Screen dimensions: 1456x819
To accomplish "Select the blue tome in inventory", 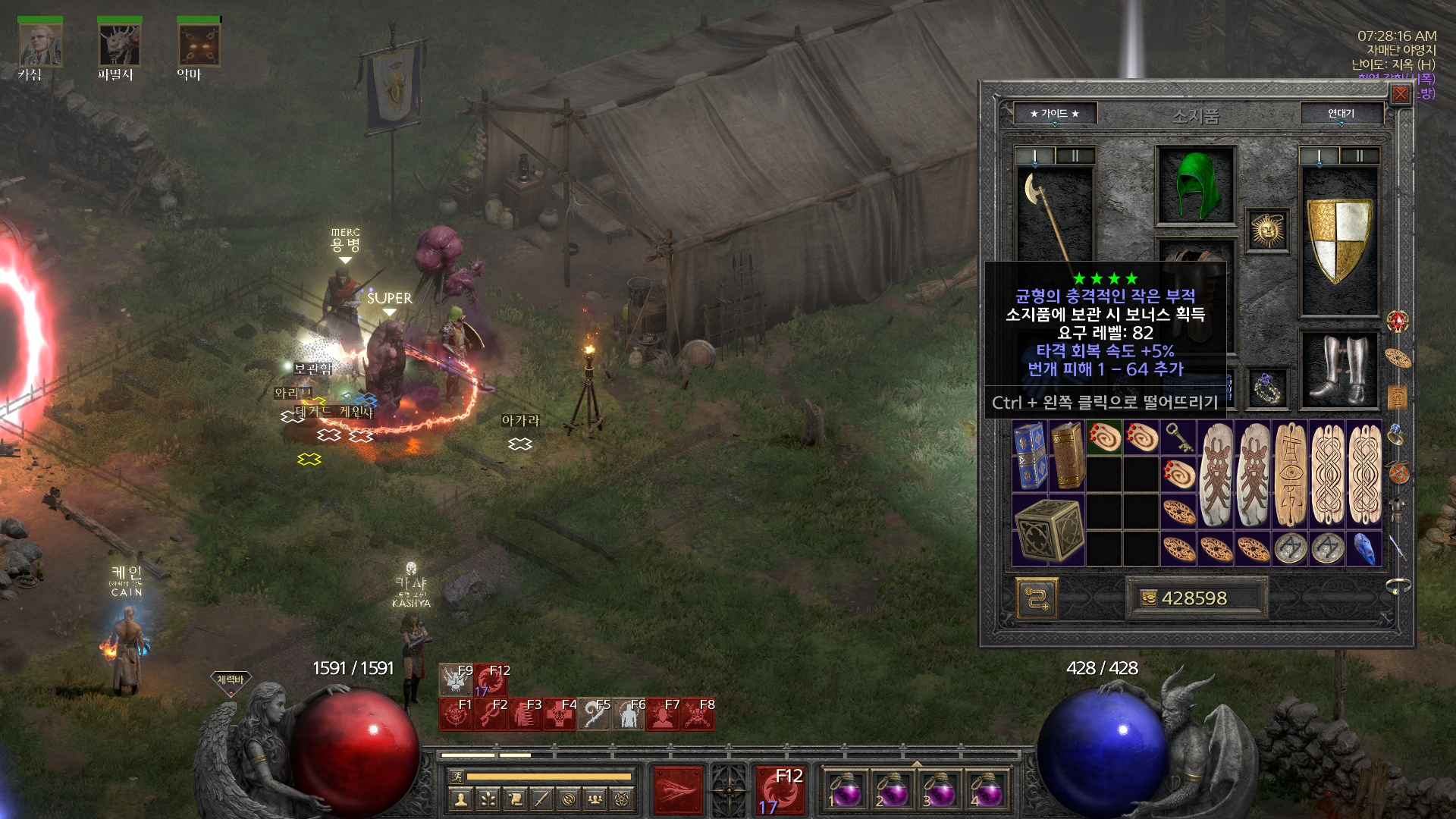I will [x=1030, y=456].
